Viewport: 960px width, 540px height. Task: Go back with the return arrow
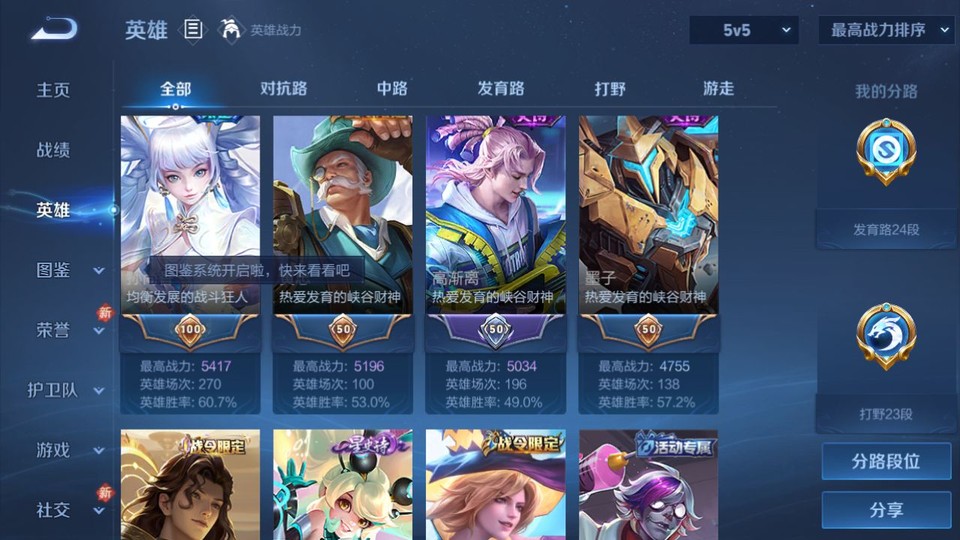point(54,30)
